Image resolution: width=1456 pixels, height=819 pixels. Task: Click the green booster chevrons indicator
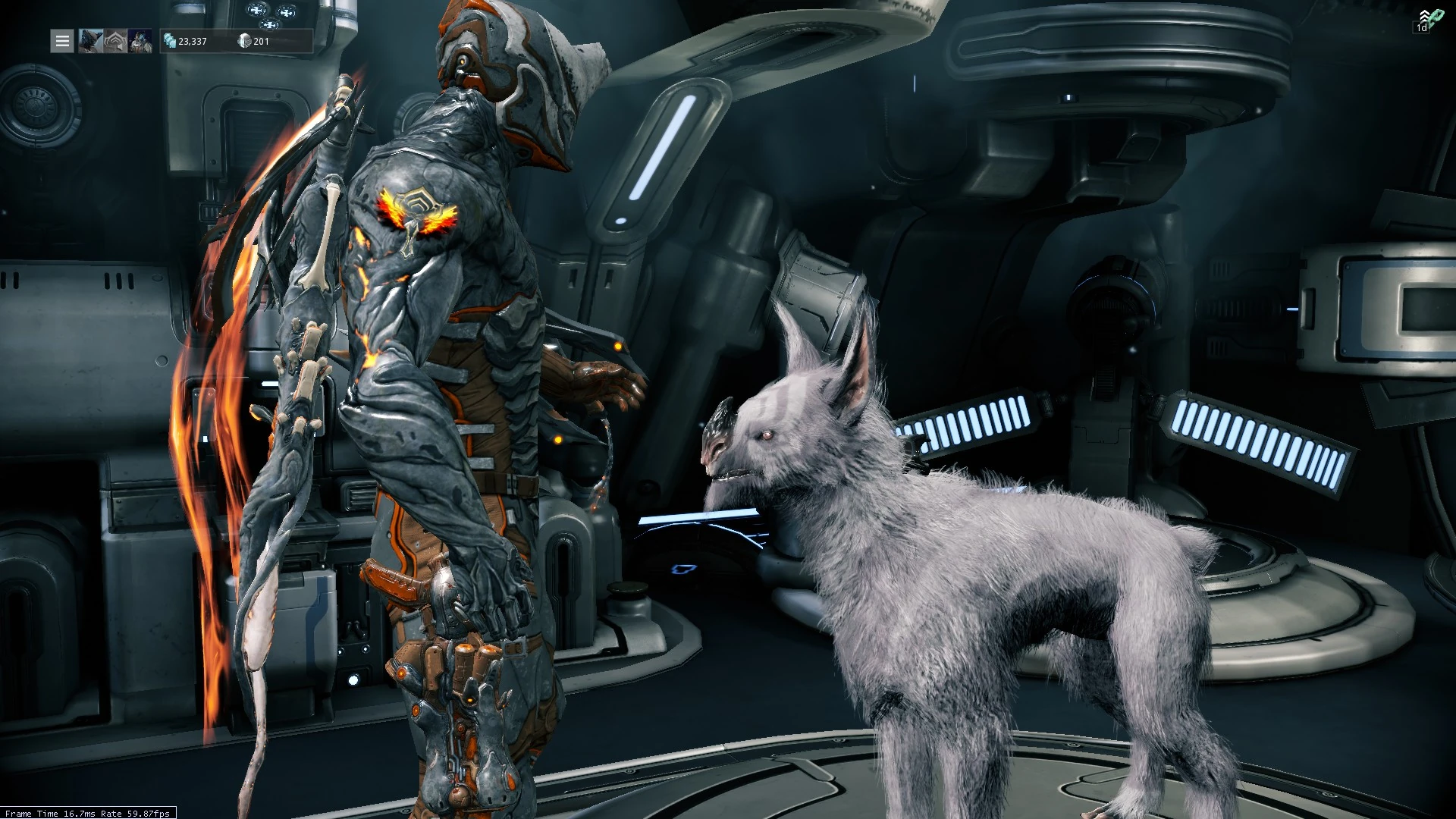tap(1424, 14)
